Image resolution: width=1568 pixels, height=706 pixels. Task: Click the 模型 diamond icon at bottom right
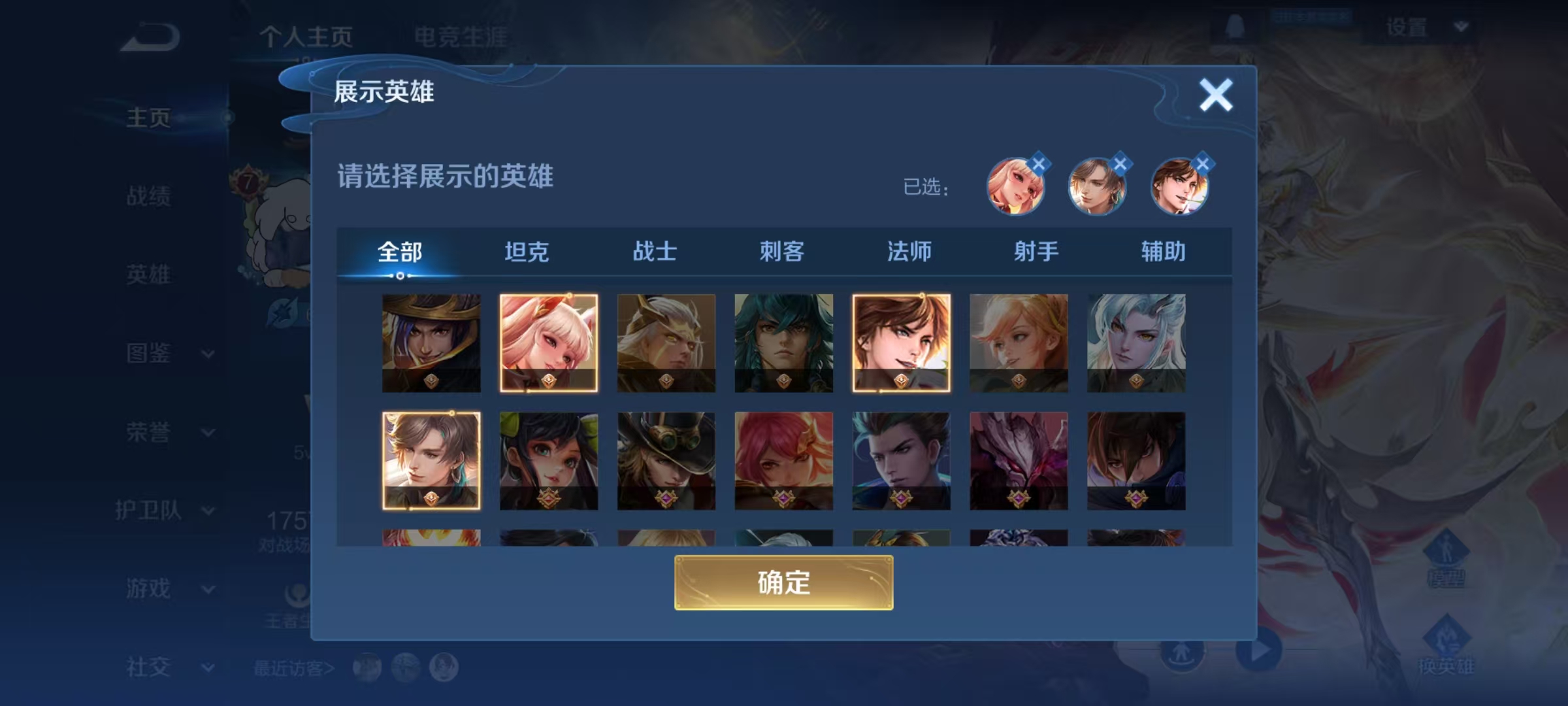(1447, 546)
